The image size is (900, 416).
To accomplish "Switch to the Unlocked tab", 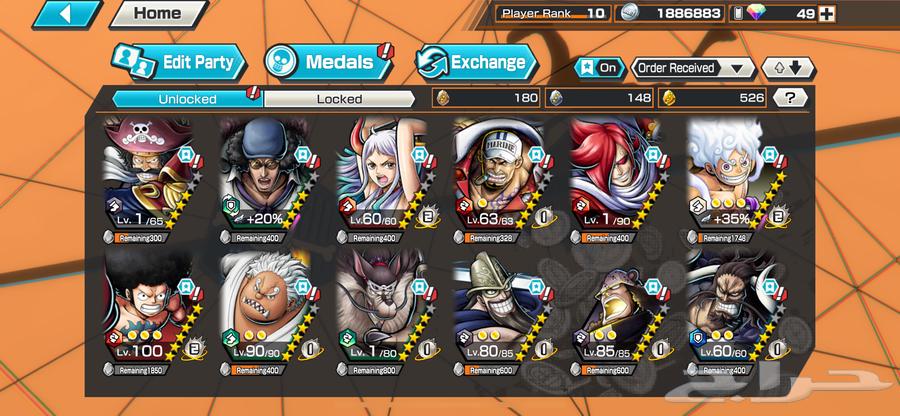I will point(187,98).
